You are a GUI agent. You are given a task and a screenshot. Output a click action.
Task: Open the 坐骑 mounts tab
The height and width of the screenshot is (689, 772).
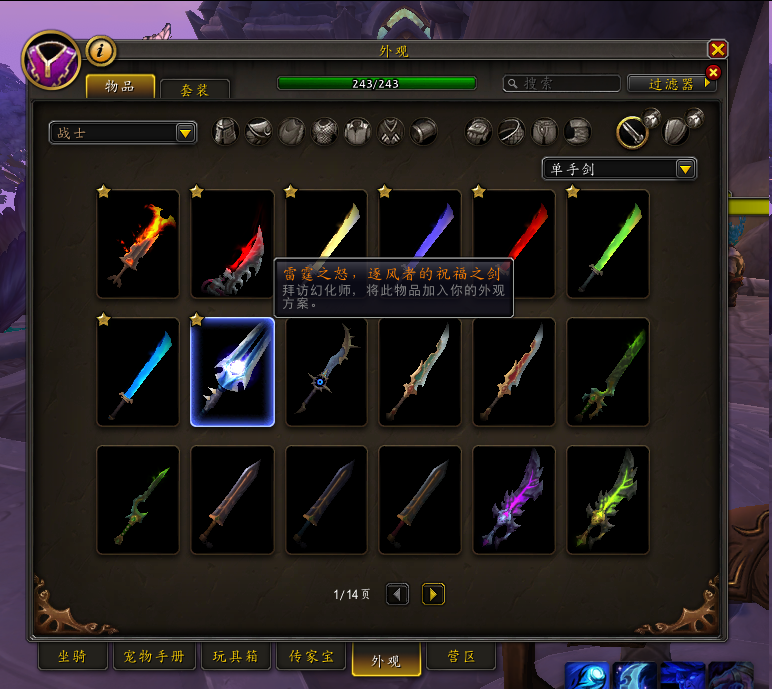pos(74,657)
